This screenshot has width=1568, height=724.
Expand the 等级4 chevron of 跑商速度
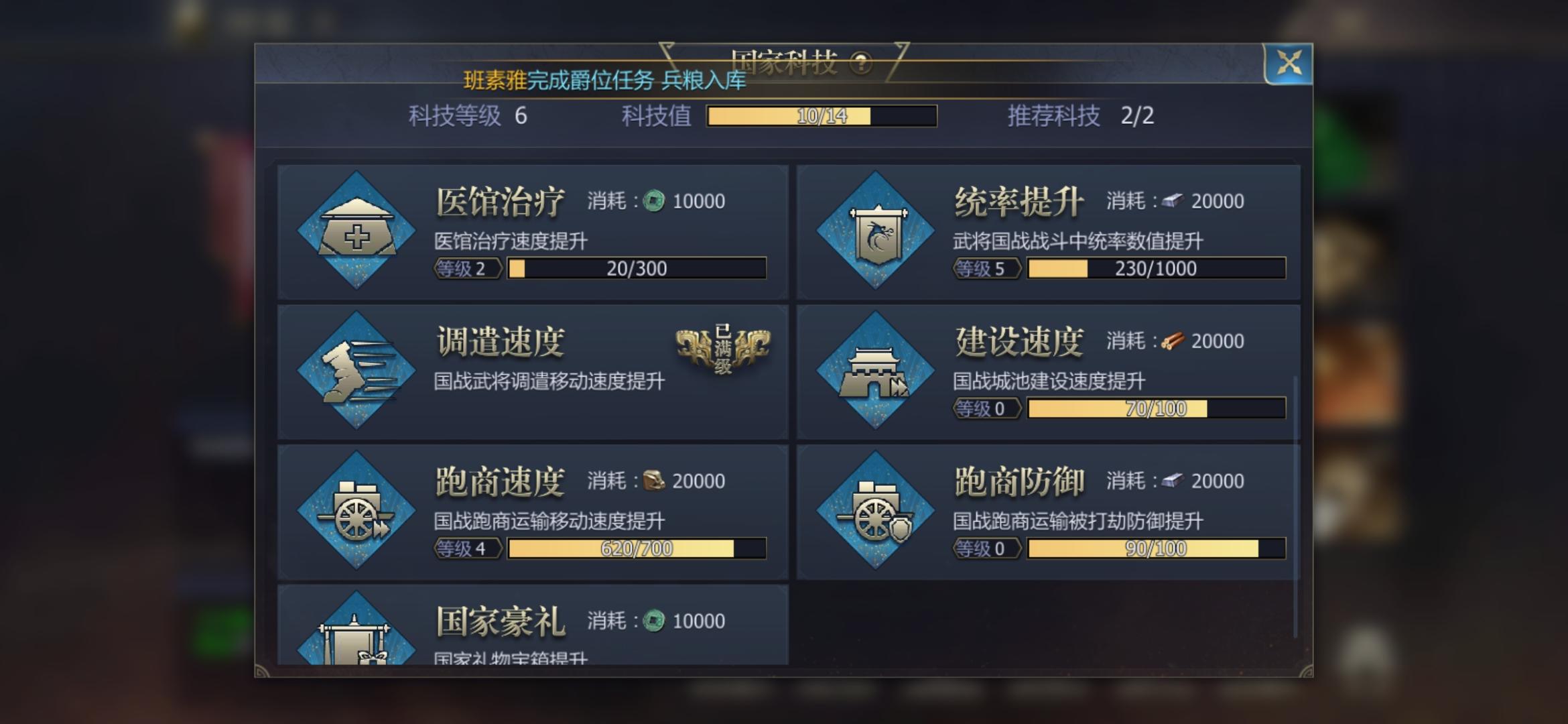coord(467,548)
